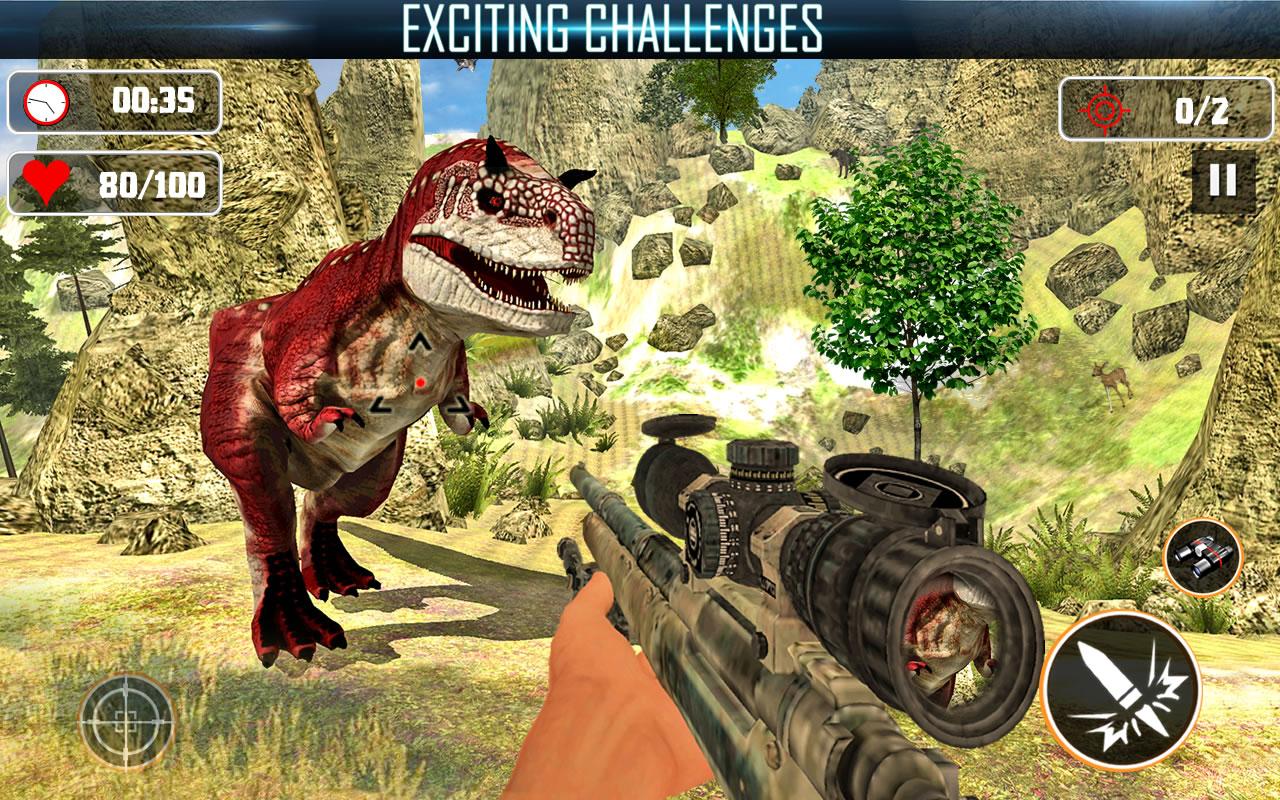Tap the red dot reticle on the dinosaur
Screen dimensions: 1280x800
pos(420,384)
